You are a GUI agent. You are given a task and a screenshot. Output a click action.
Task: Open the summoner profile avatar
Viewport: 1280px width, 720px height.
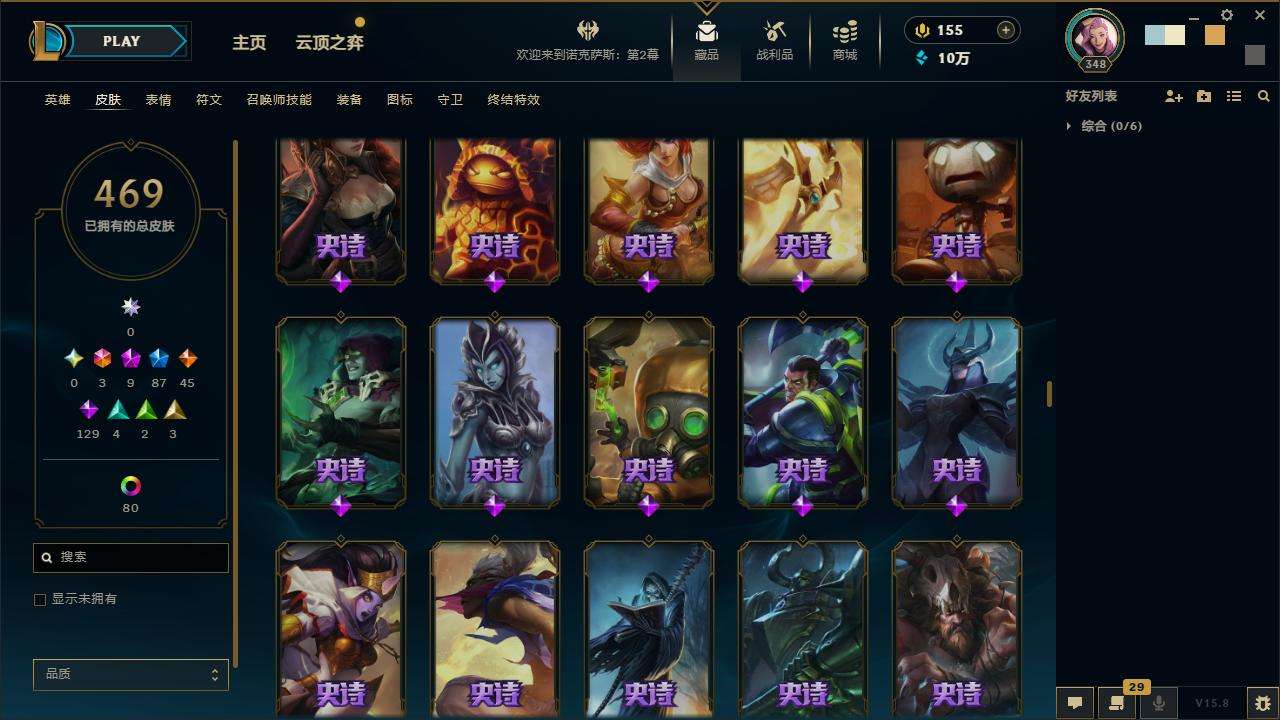(x=1095, y=37)
